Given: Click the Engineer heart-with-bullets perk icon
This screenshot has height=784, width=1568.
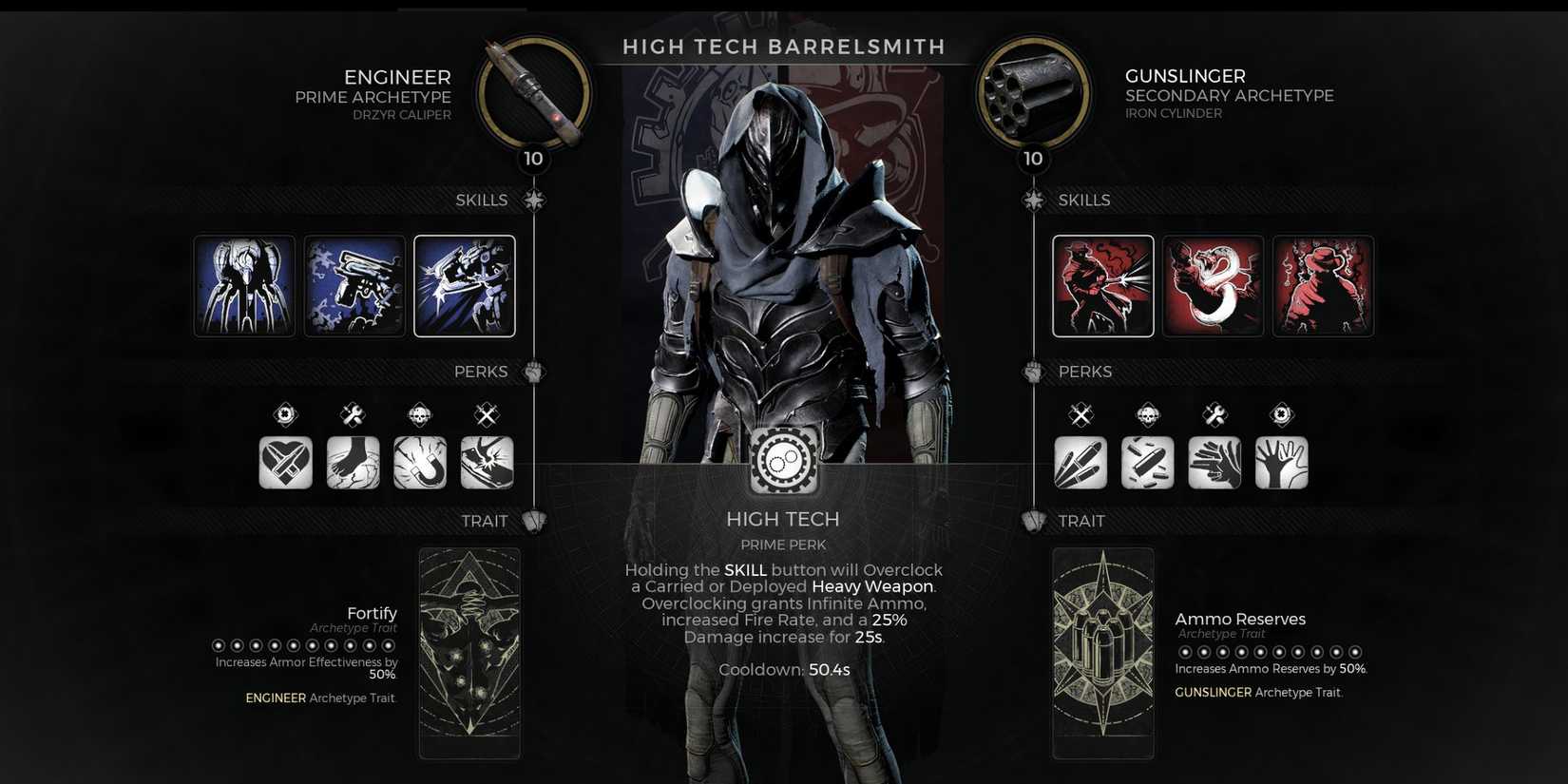Looking at the screenshot, I should (286, 463).
